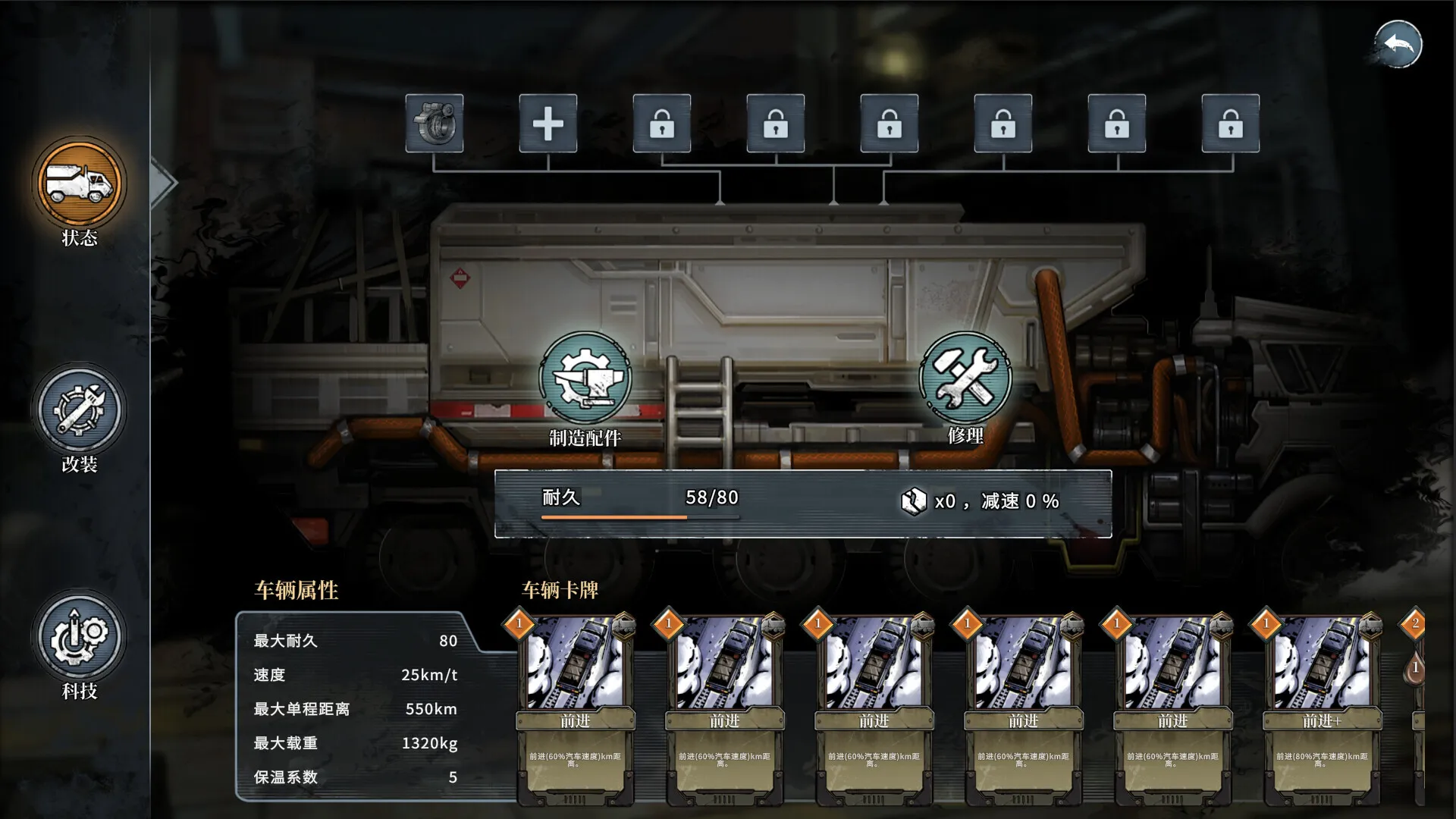
Task: Open 制造配件 parts crafting
Action: pos(585,378)
